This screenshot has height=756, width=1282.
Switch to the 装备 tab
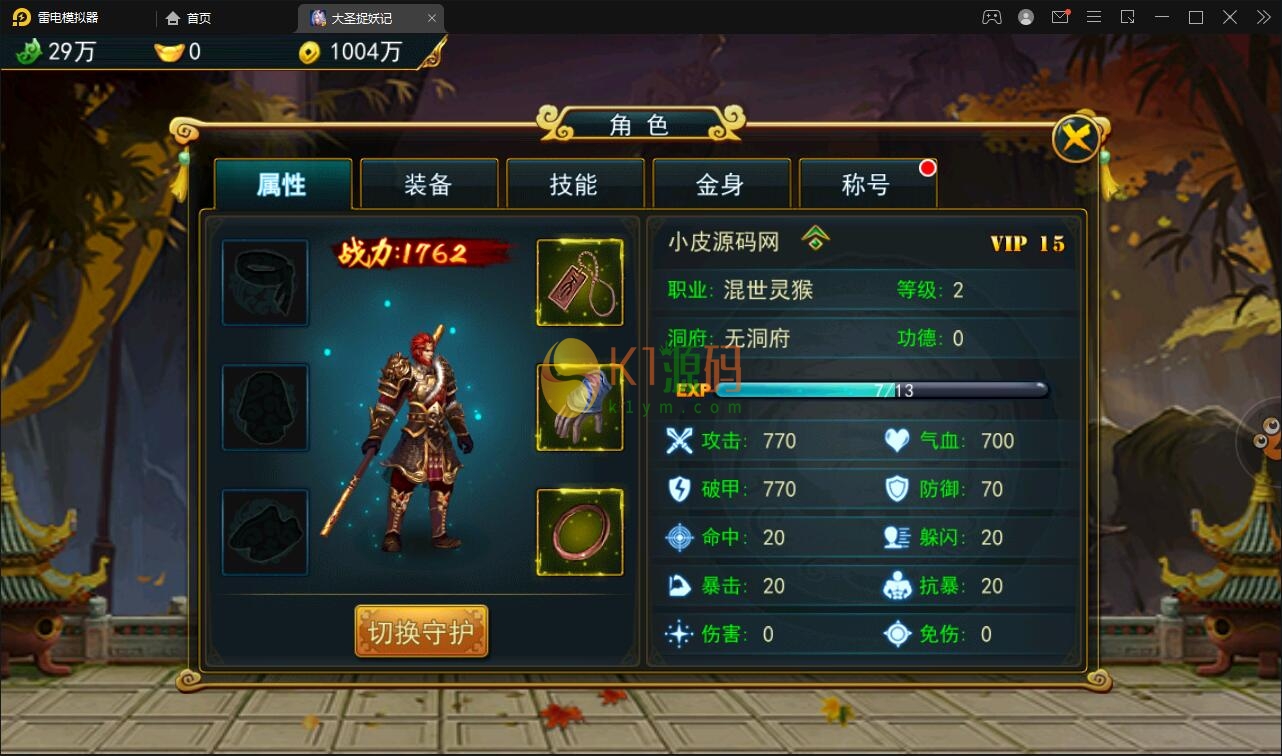(428, 184)
